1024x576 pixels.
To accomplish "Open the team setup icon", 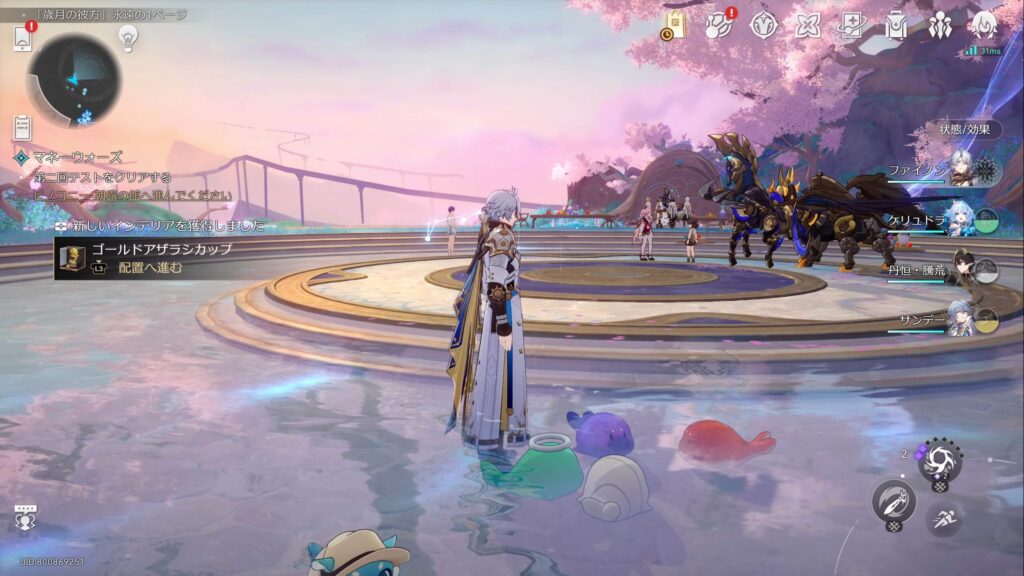I will 940,26.
